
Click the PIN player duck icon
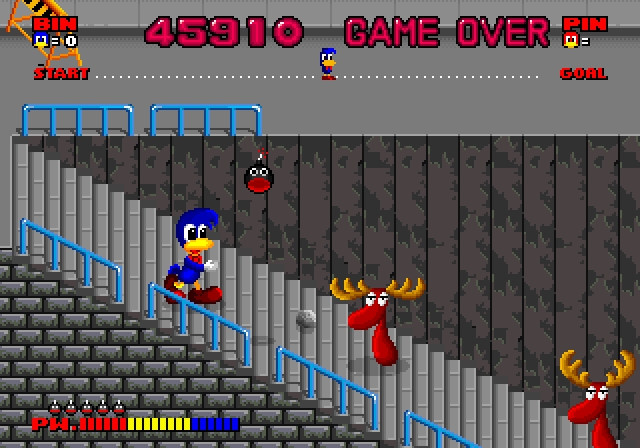(x=570, y=41)
